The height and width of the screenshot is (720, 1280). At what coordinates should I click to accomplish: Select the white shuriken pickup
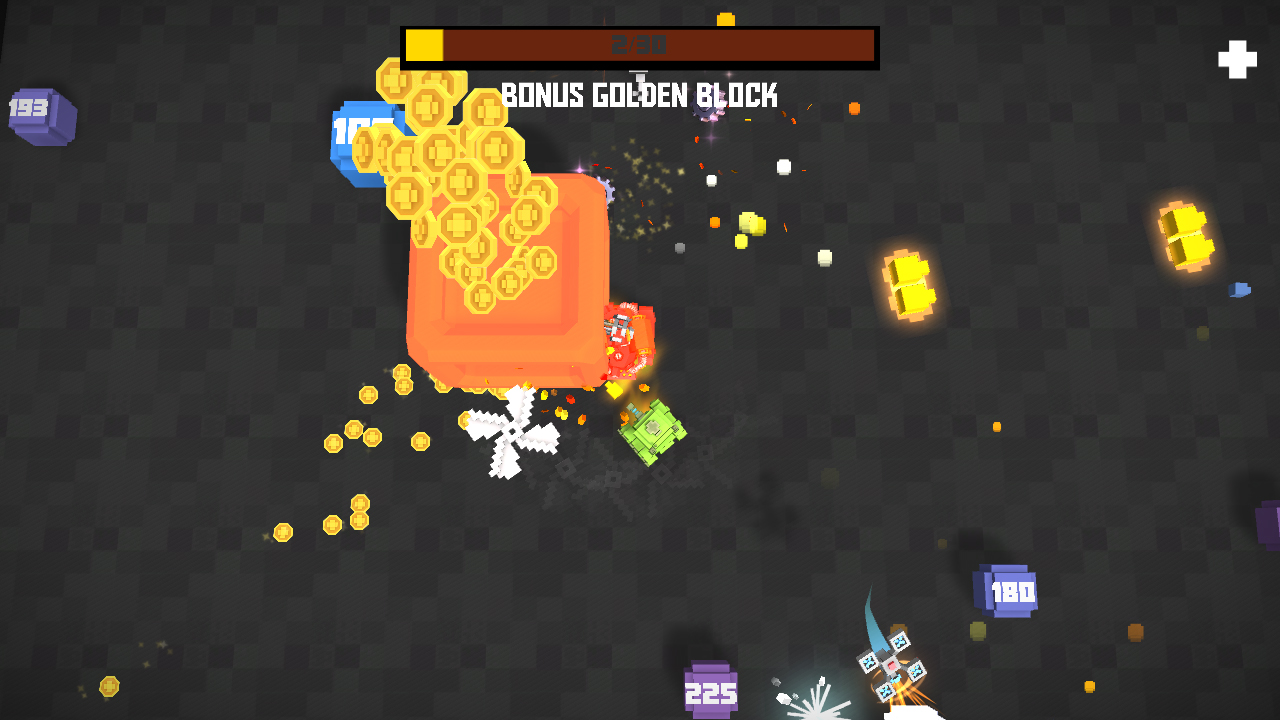click(x=513, y=430)
